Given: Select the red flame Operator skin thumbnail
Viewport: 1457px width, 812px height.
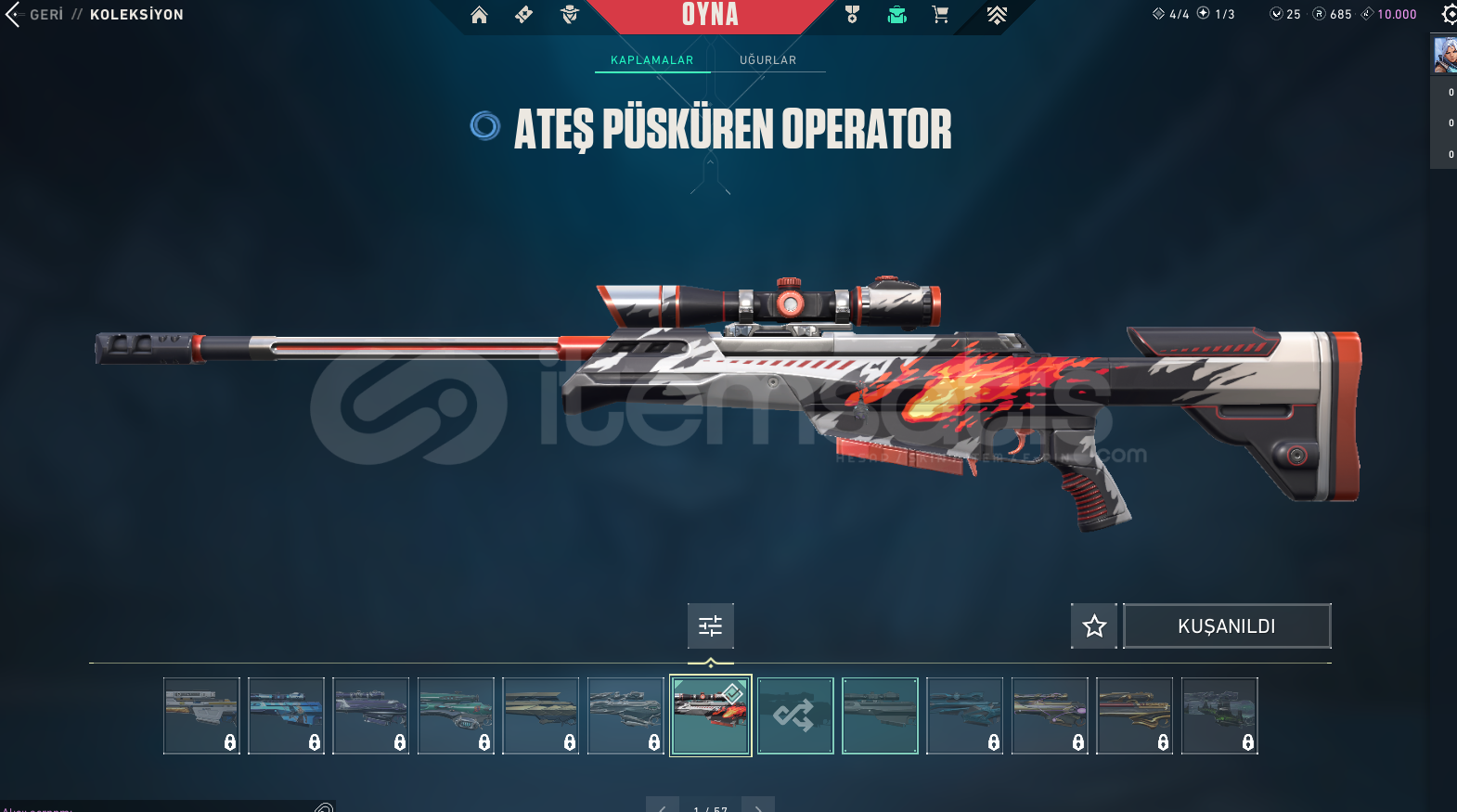Looking at the screenshot, I should (x=711, y=715).
